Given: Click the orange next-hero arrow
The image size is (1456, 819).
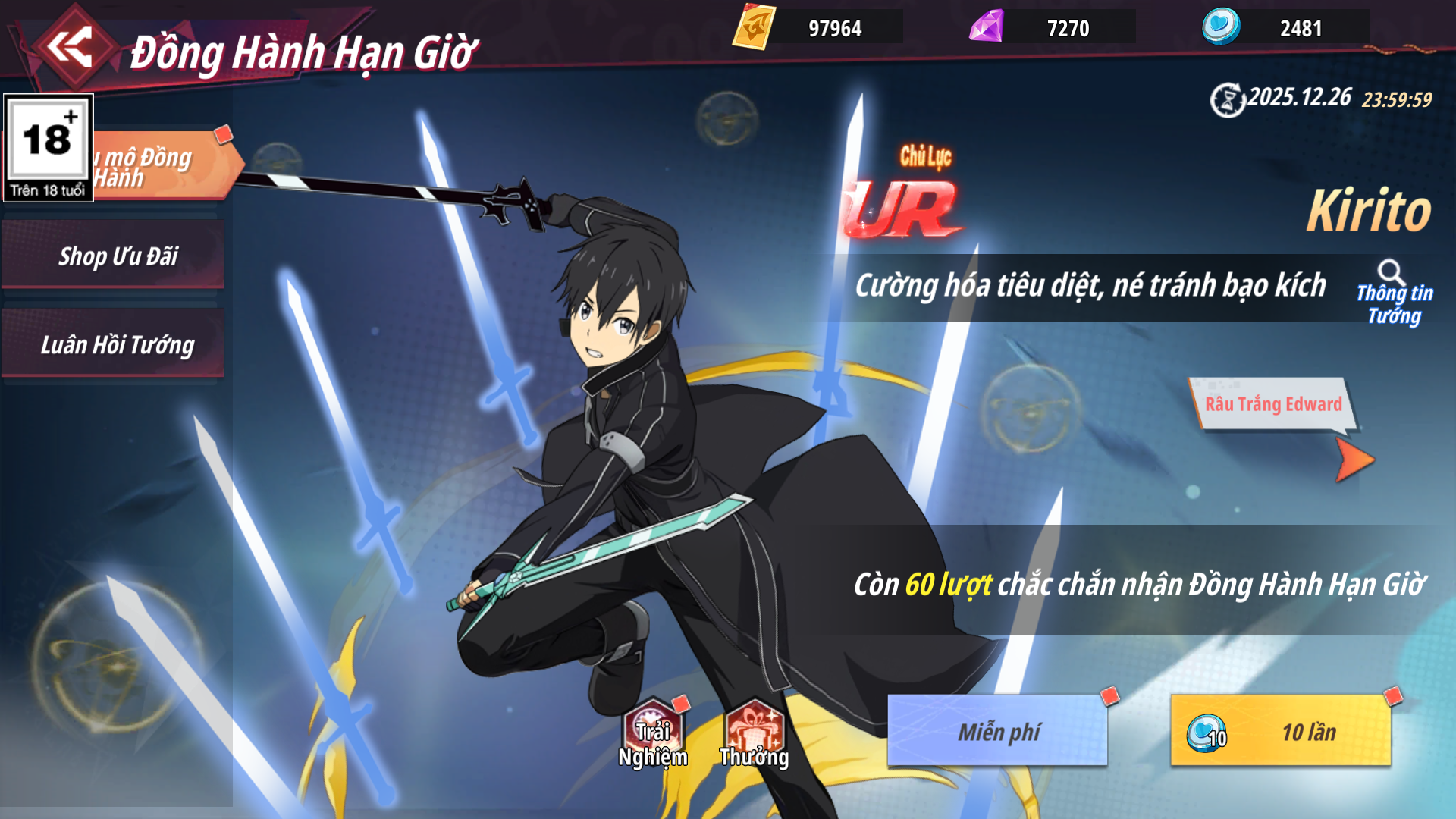Looking at the screenshot, I should coord(1354,460).
